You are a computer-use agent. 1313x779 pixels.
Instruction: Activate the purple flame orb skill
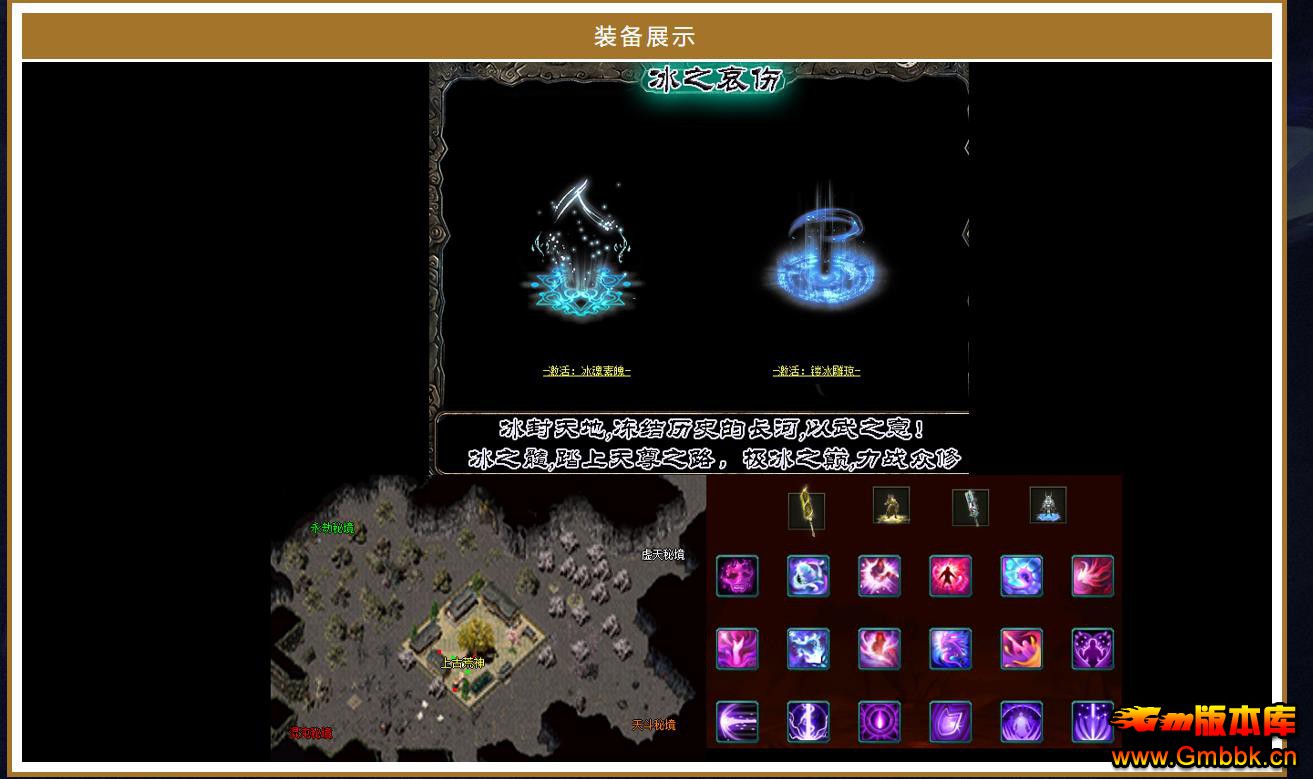click(879, 722)
